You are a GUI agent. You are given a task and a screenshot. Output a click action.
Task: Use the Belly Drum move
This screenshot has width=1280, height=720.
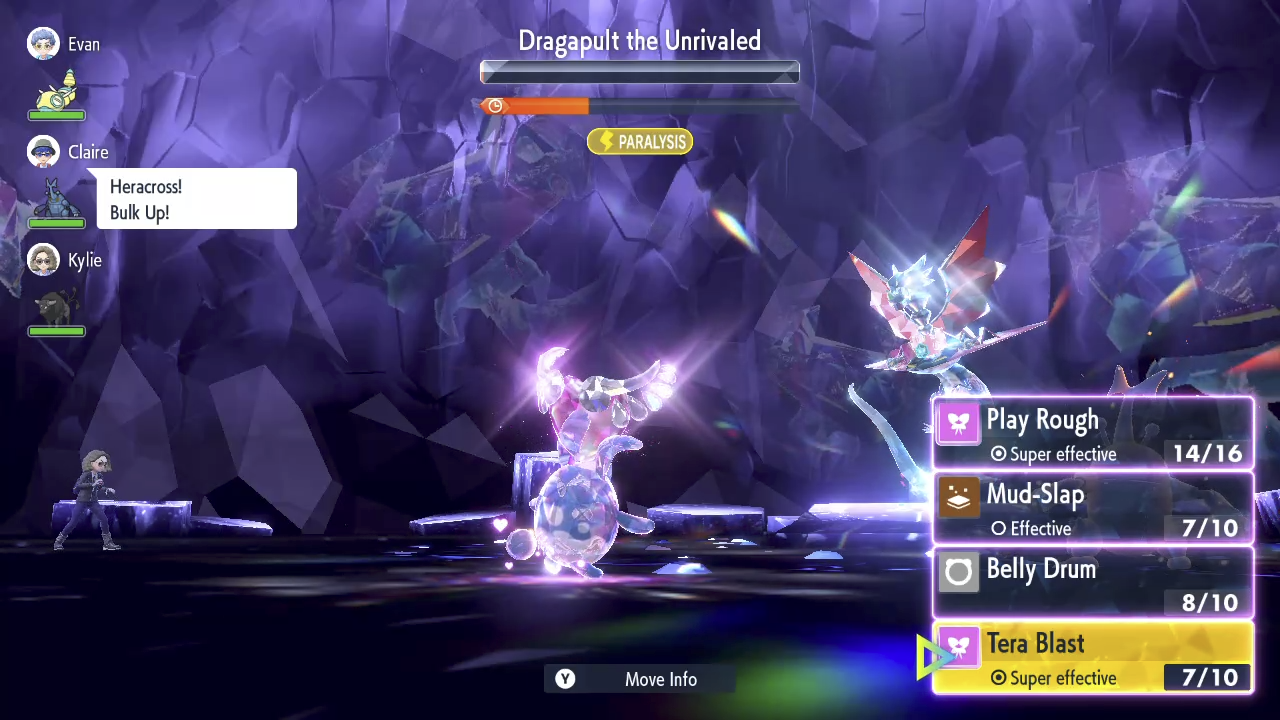tap(1092, 583)
